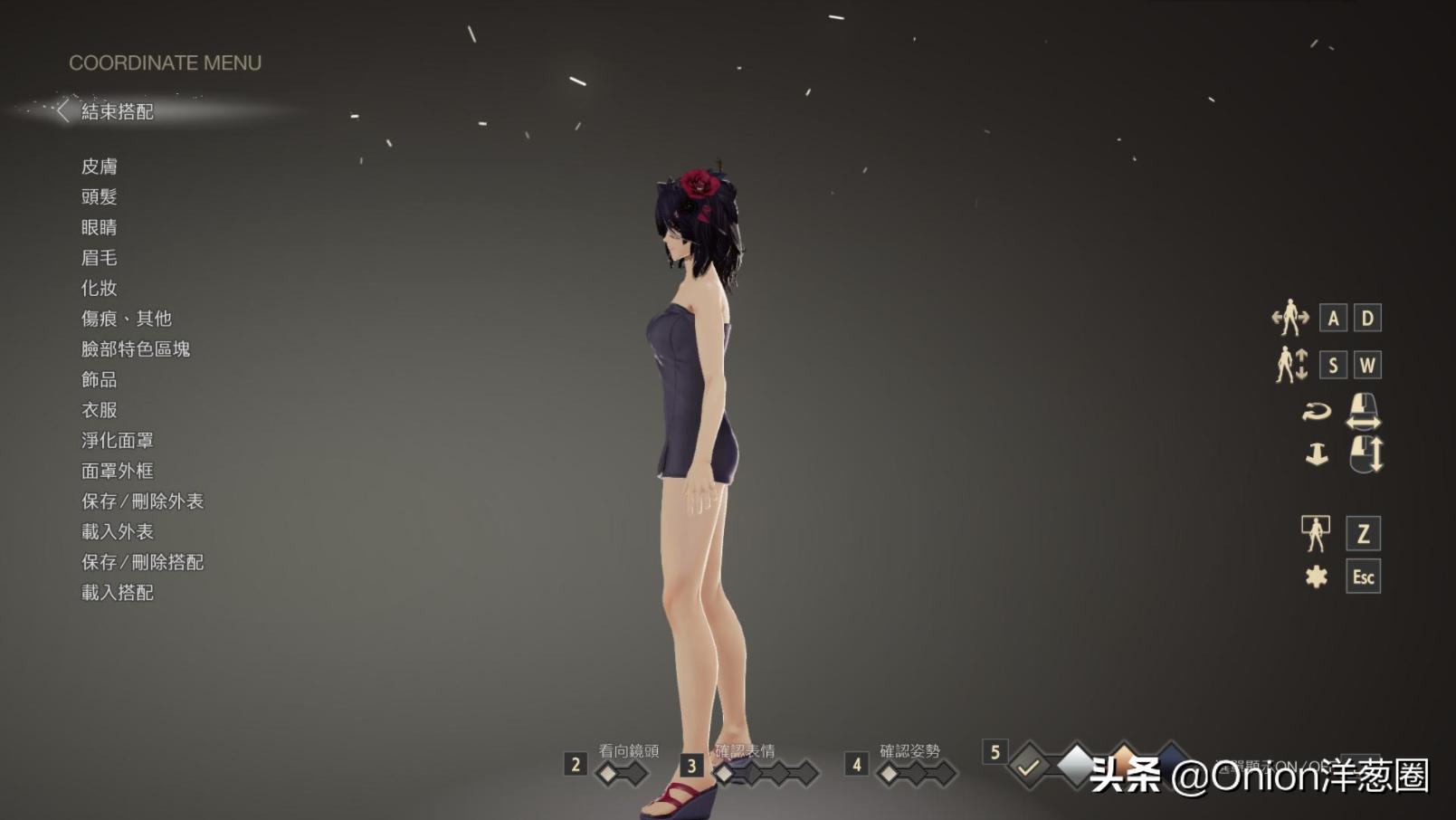This screenshot has height=820, width=1456.
Task: Open the 皮膚 skin menu
Action: click(100, 166)
